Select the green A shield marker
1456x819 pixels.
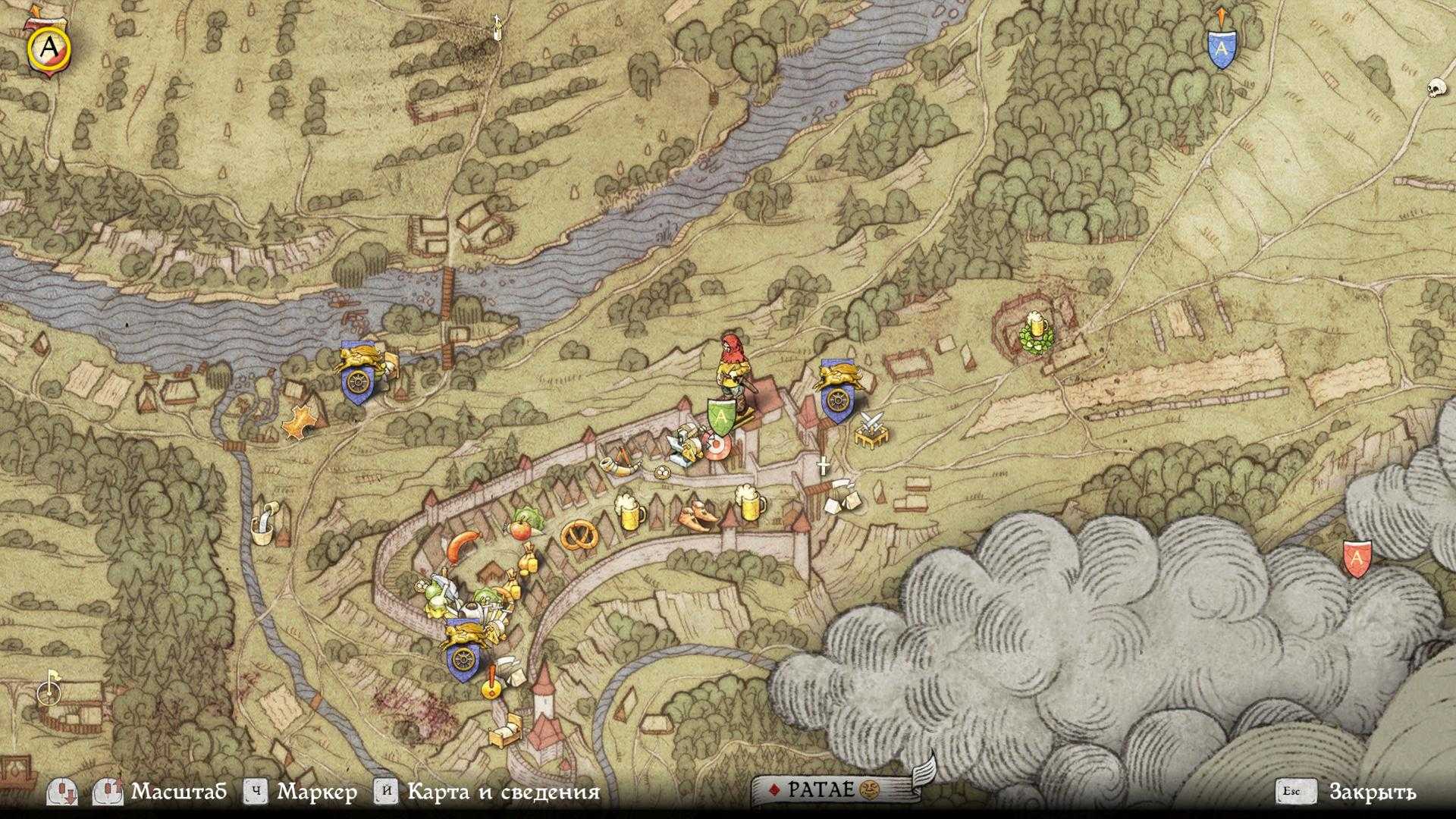[721, 416]
